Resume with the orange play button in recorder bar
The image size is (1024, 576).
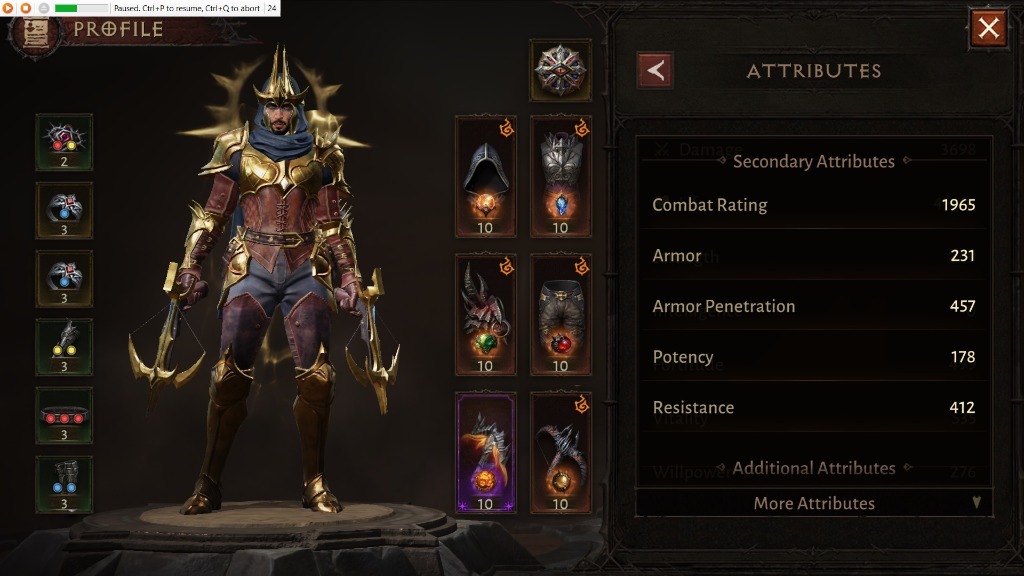point(8,8)
